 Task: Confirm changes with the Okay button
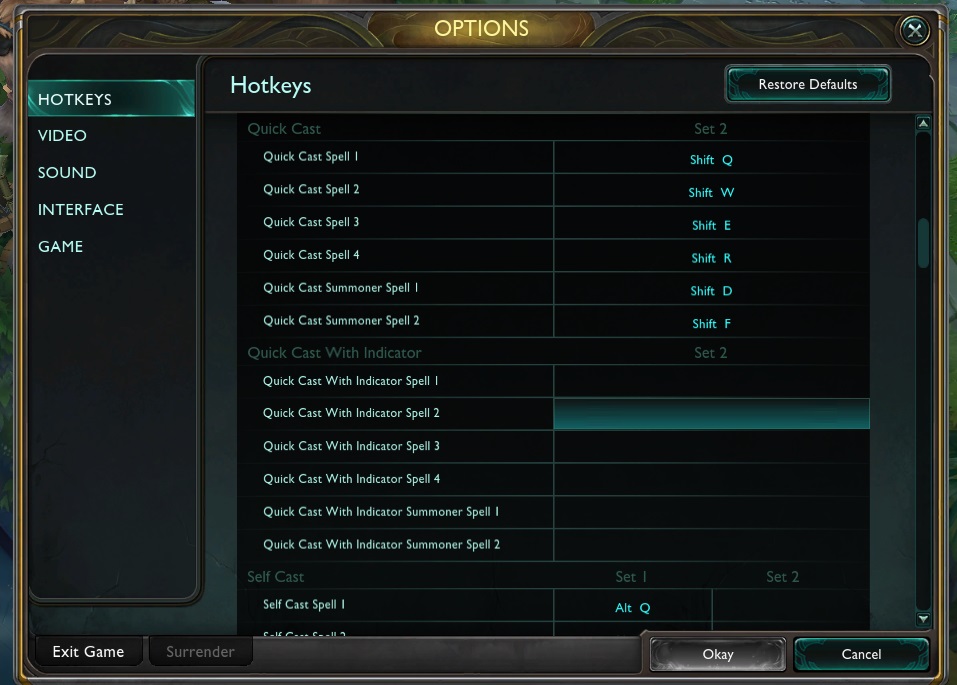(x=717, y=655)
